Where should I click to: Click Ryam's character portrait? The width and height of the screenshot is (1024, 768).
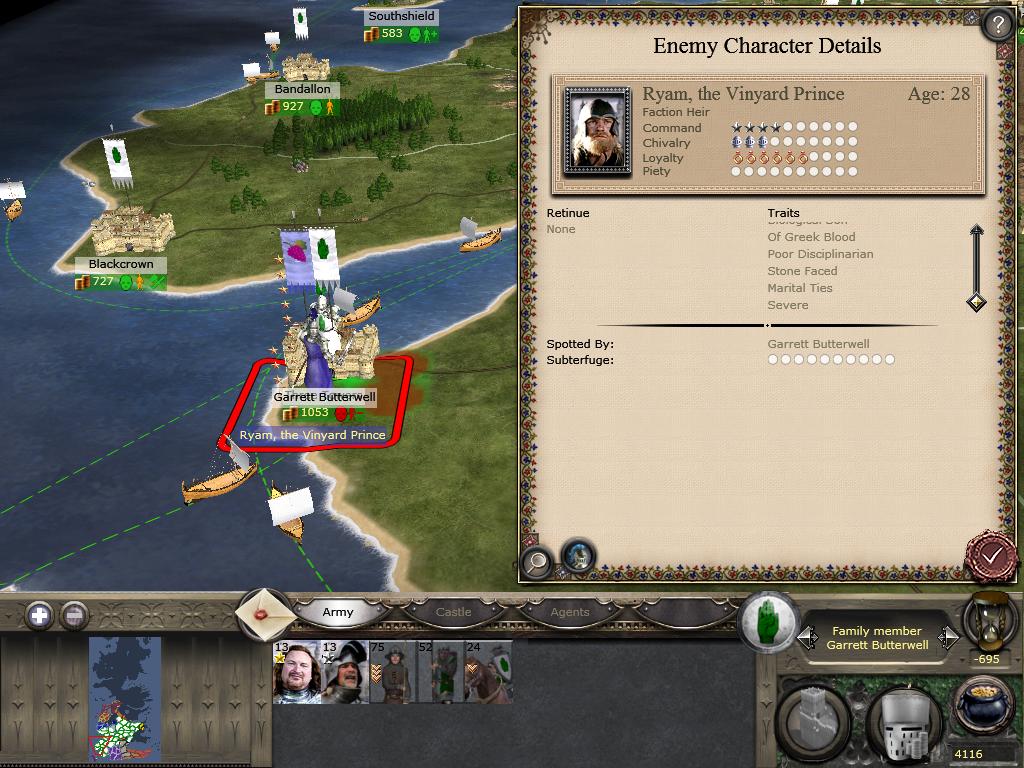tap(597, 130)
